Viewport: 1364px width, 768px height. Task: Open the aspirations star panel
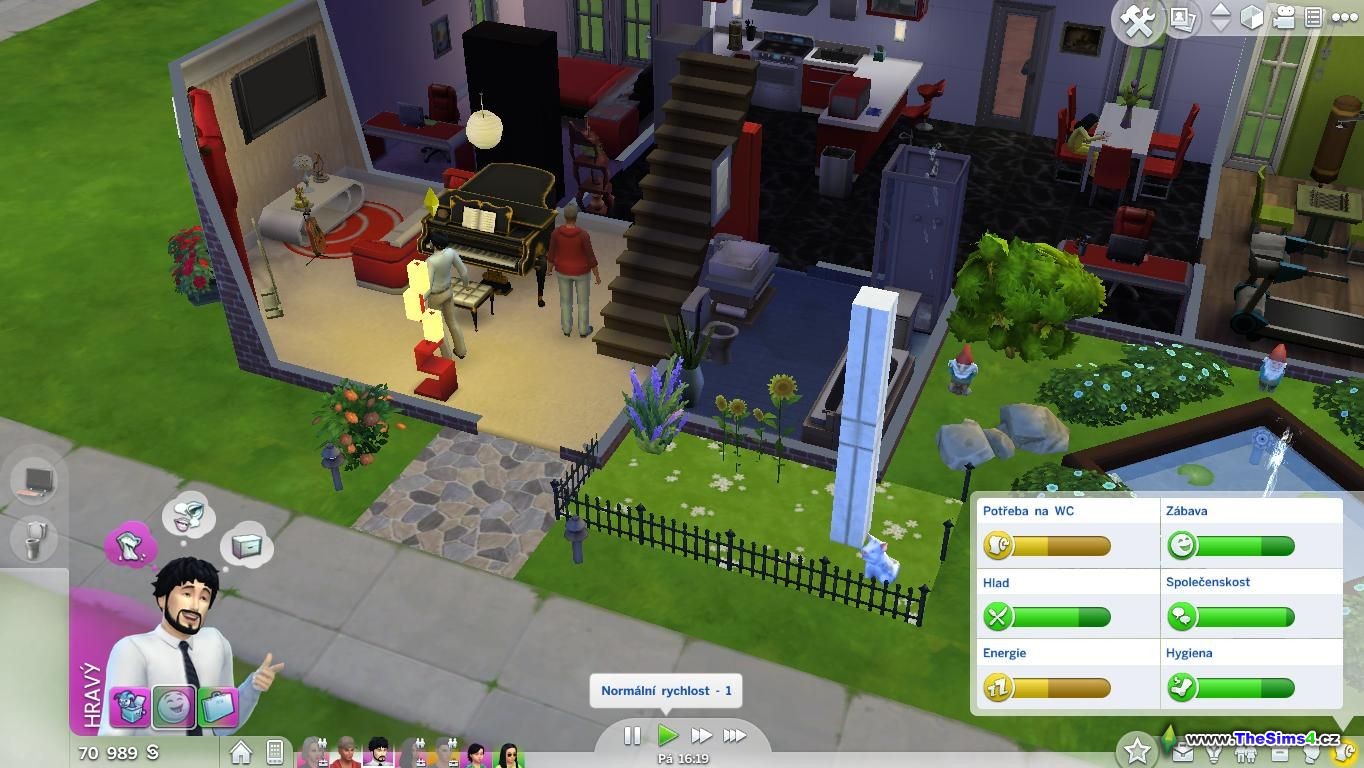coord(1137,749)
